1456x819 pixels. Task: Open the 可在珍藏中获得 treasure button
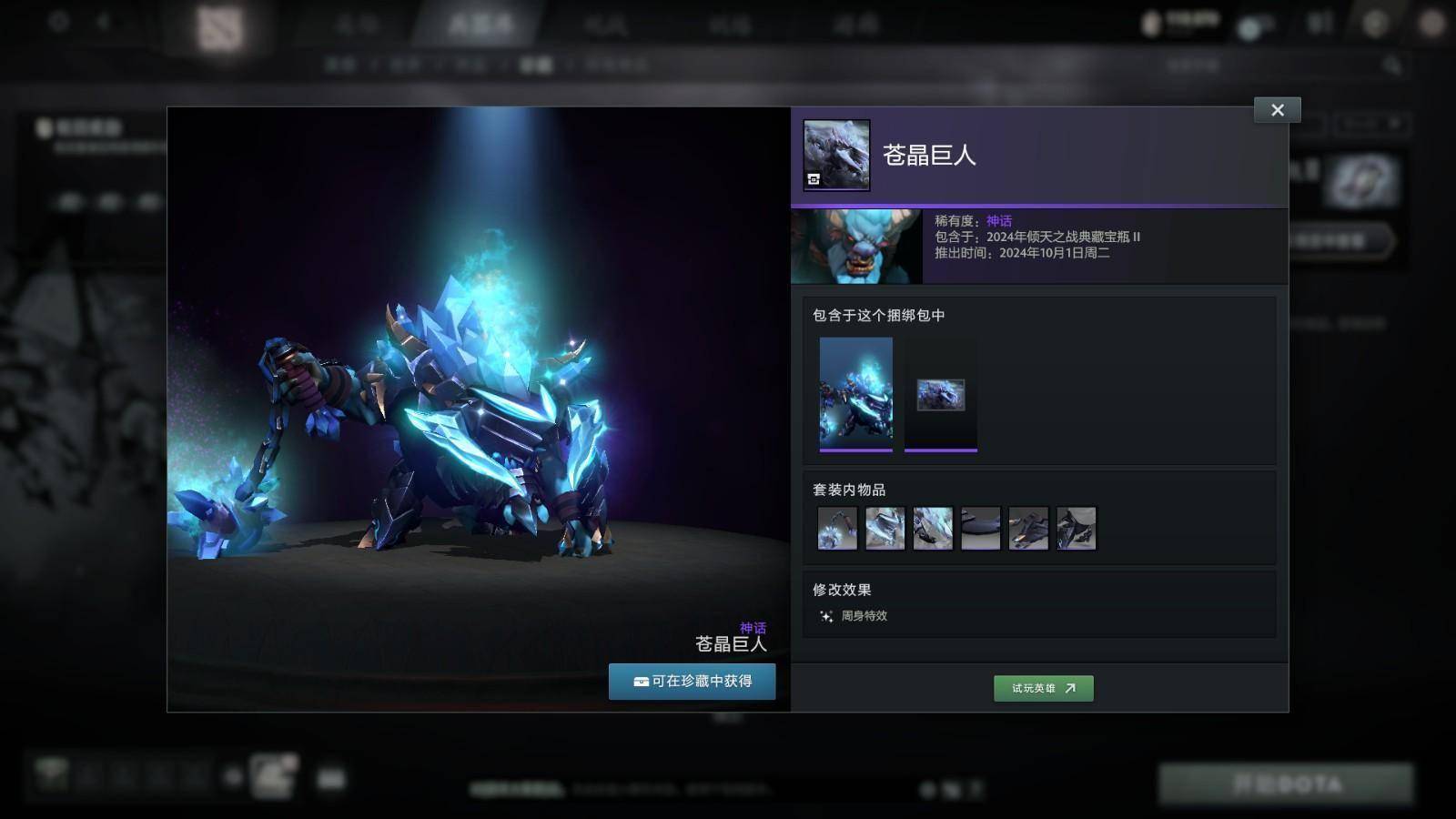692,682
